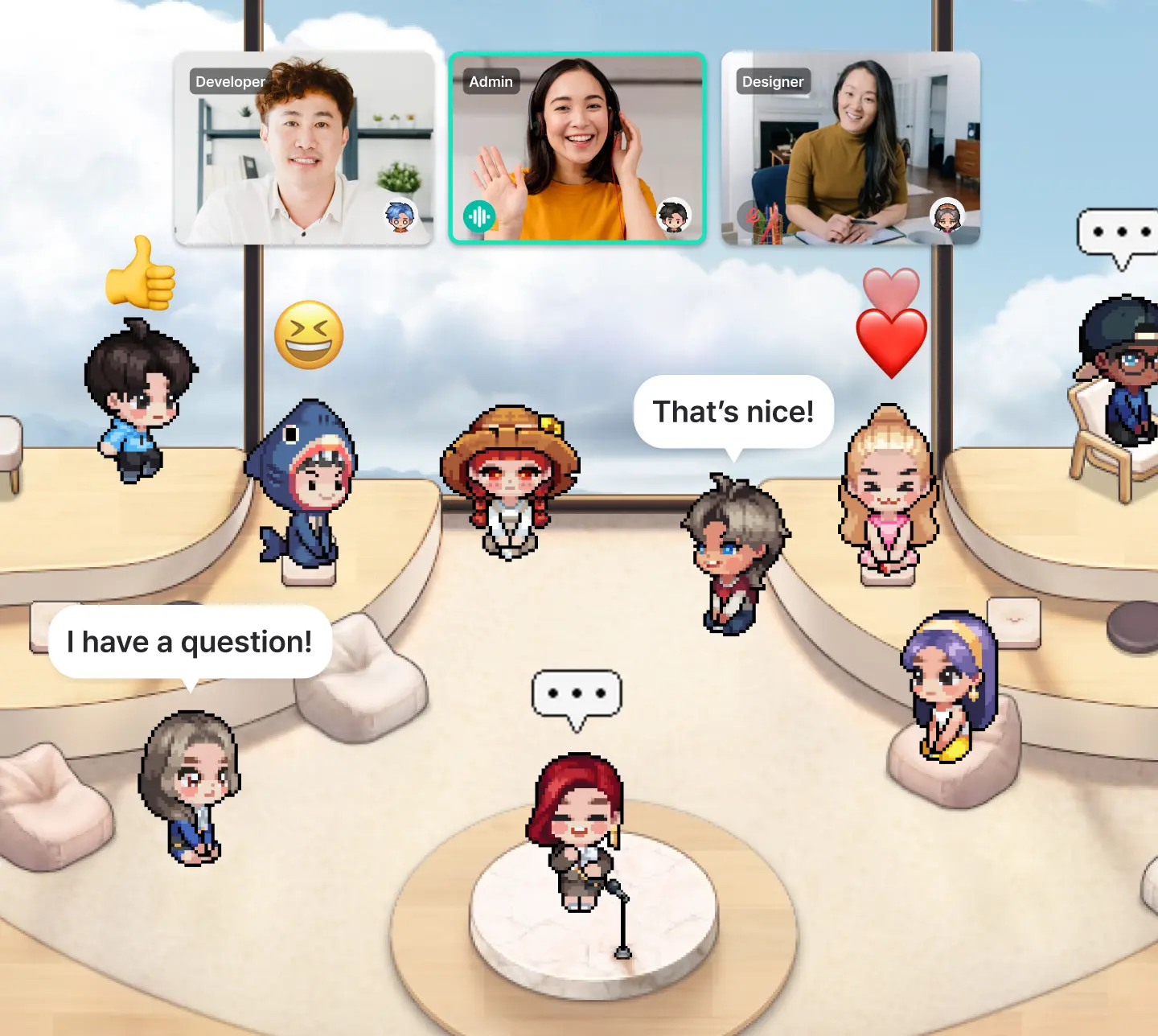
Task: Click the "That's nice!" speech bubble
Action: pos(733,411)
